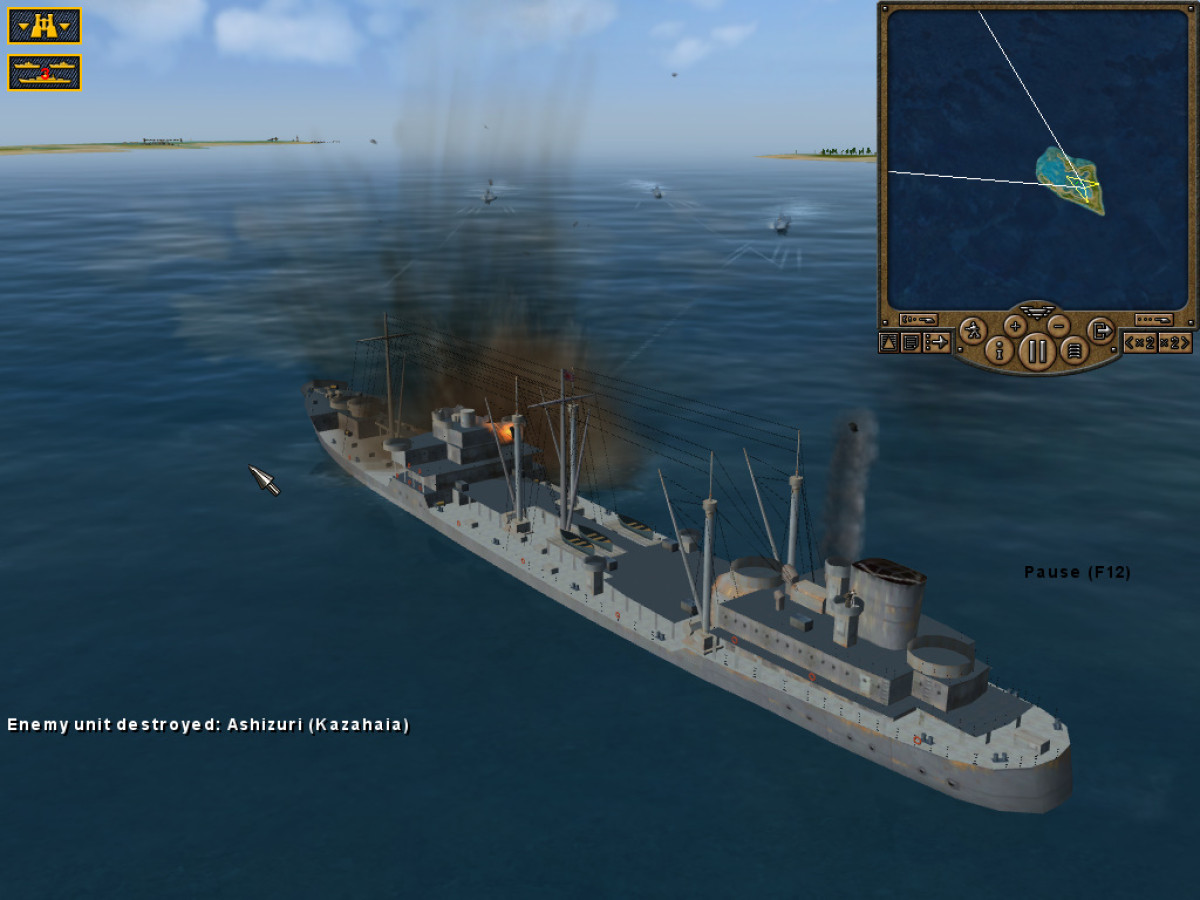Click the dotted airplane arrow button
Screen dimensions: 1200x900
tap(937, 343)
